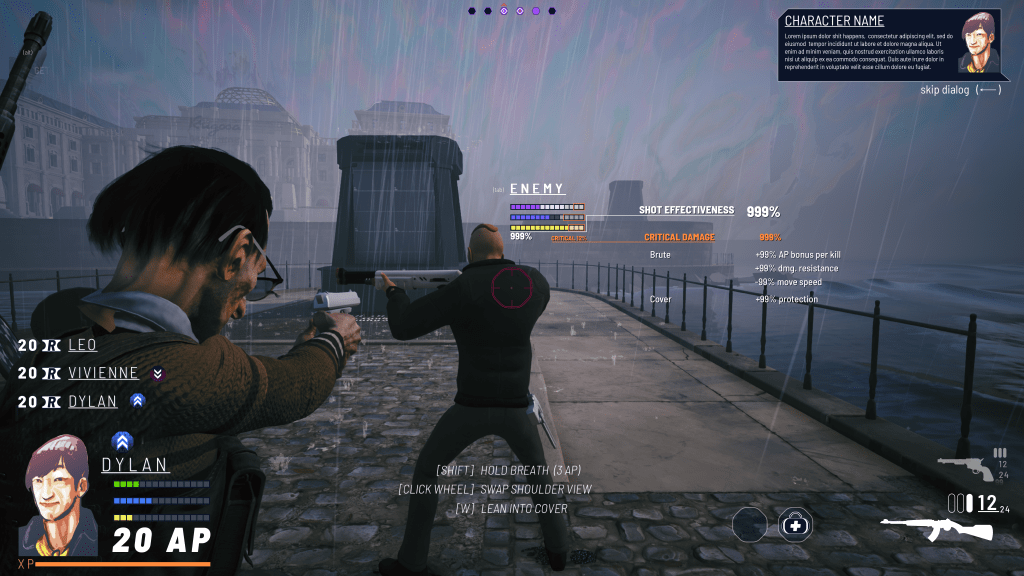The image size is (1024, 576).
Task: Select Dylan in the squad list
Action: click(x=92, y=401)
